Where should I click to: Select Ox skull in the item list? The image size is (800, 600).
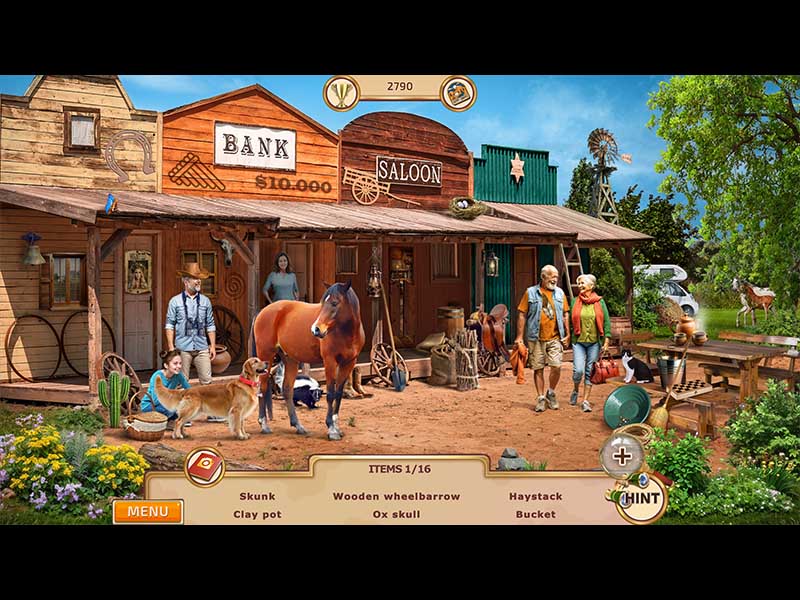tap(396, 514)
